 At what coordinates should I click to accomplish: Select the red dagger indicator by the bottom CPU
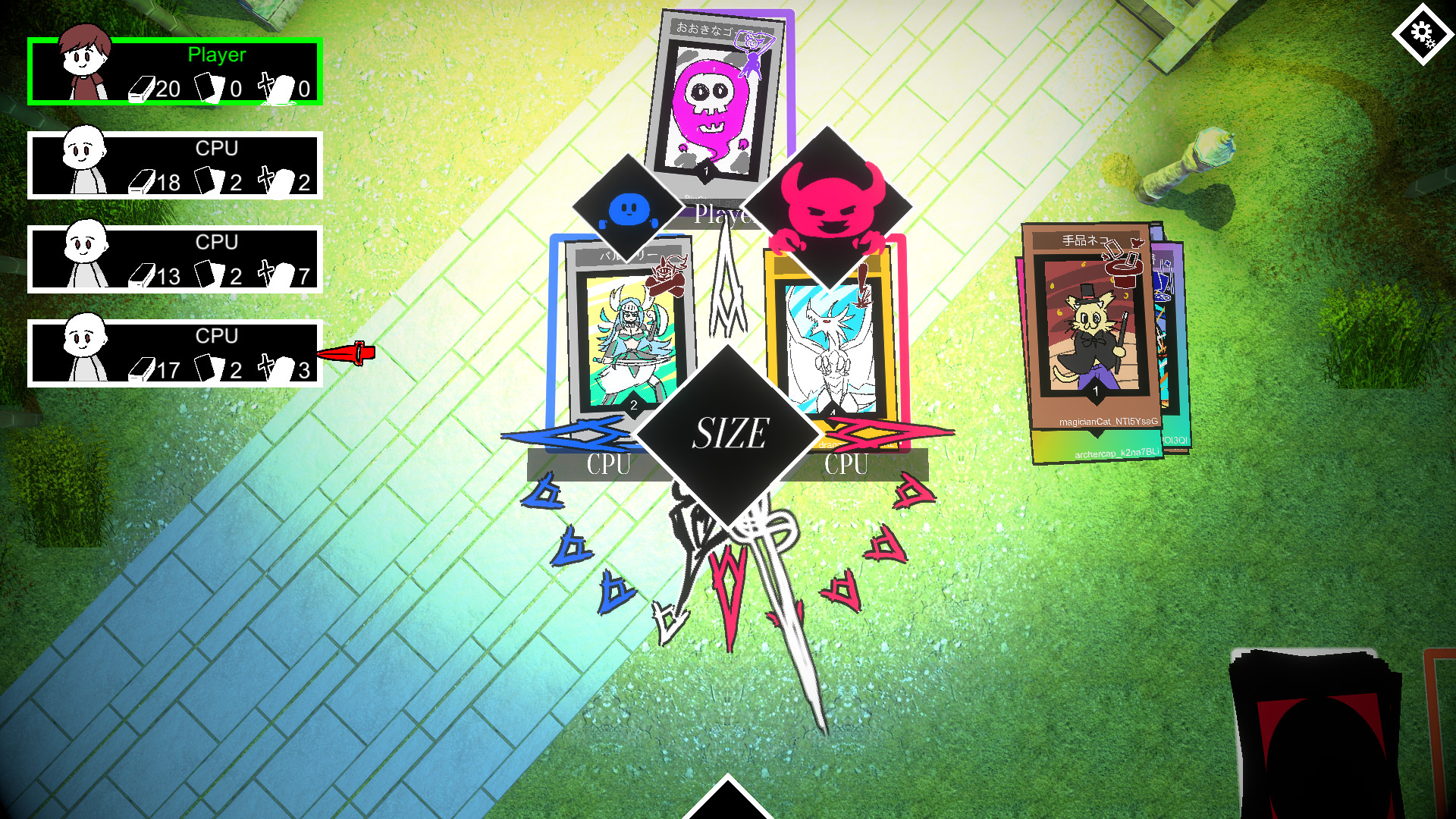pyautogui.click(x=349, y=352)
